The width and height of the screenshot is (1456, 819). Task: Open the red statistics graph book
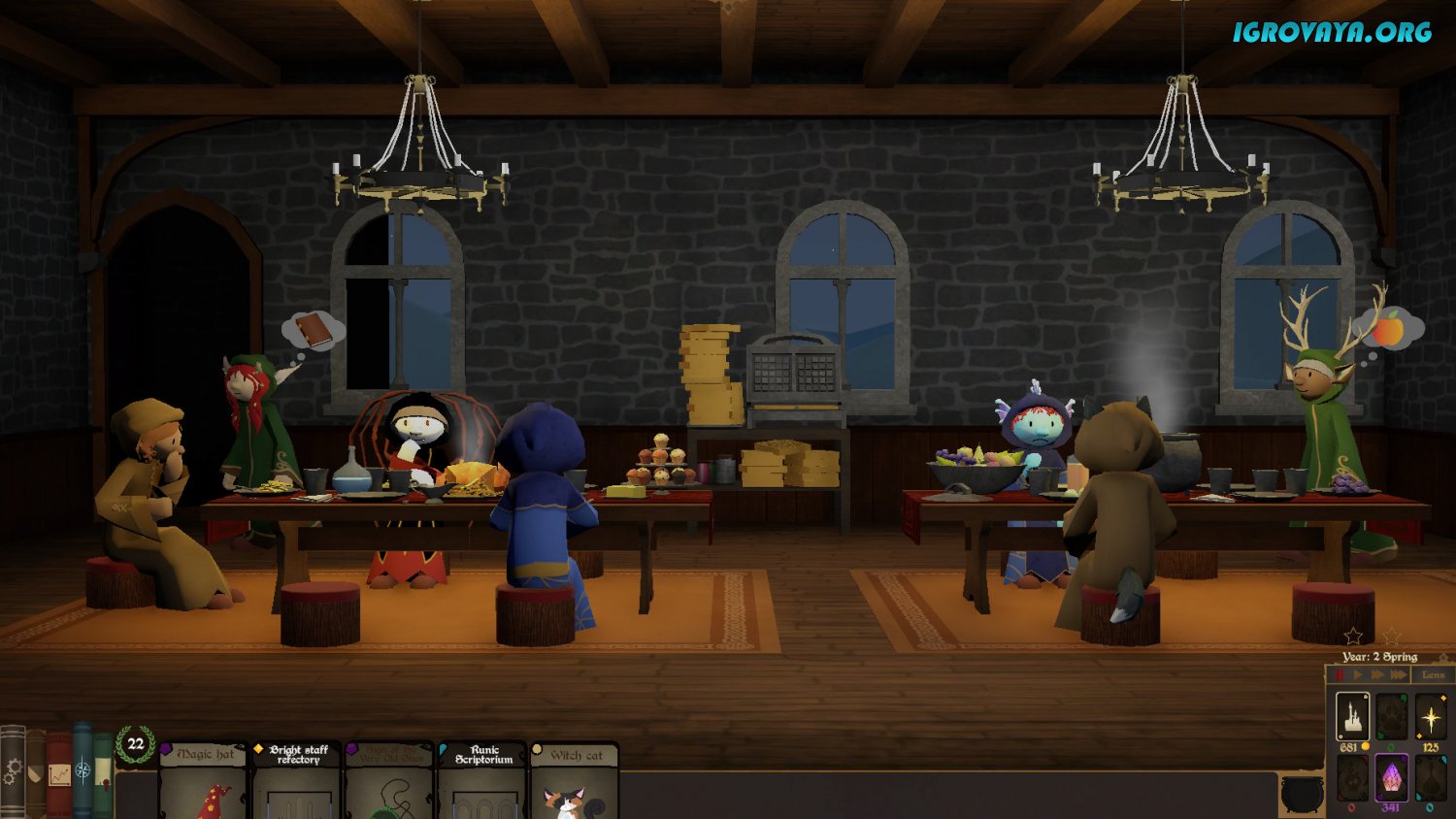tap(59, 773)
